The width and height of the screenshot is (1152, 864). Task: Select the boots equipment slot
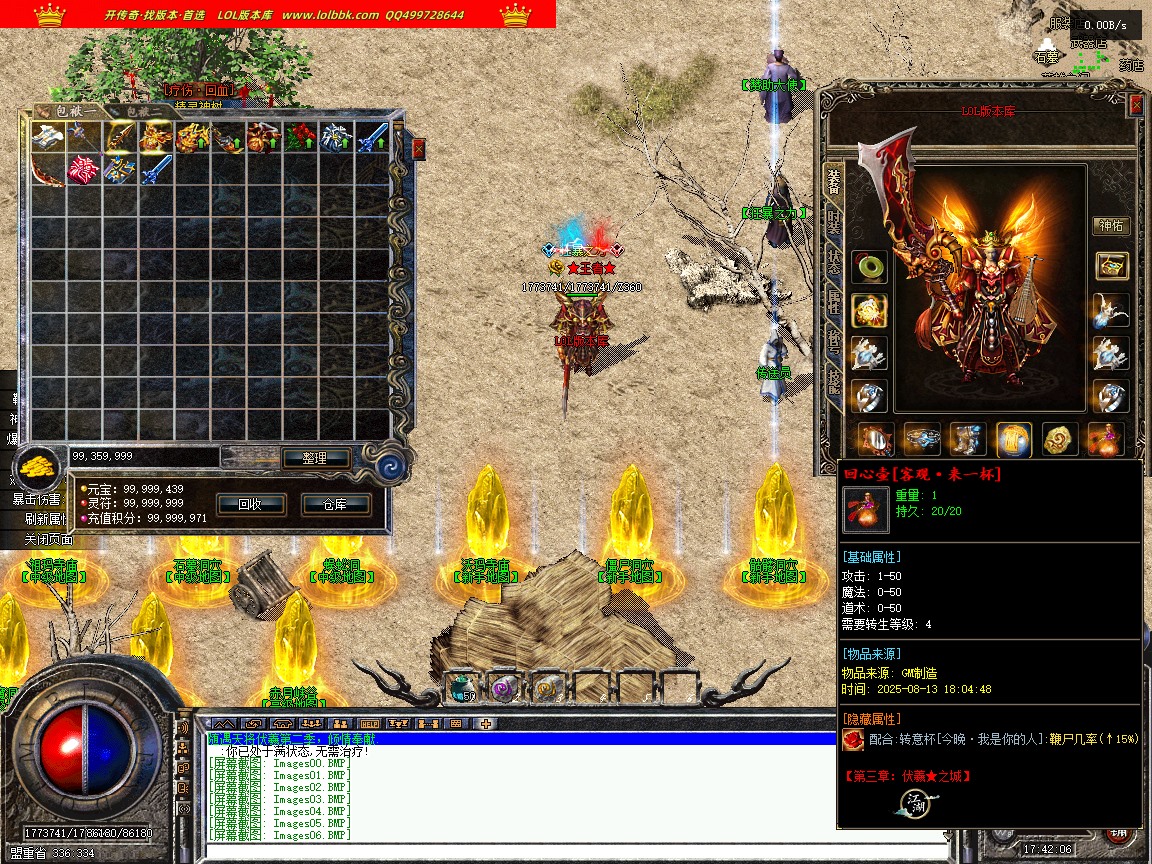pos(970,439)
